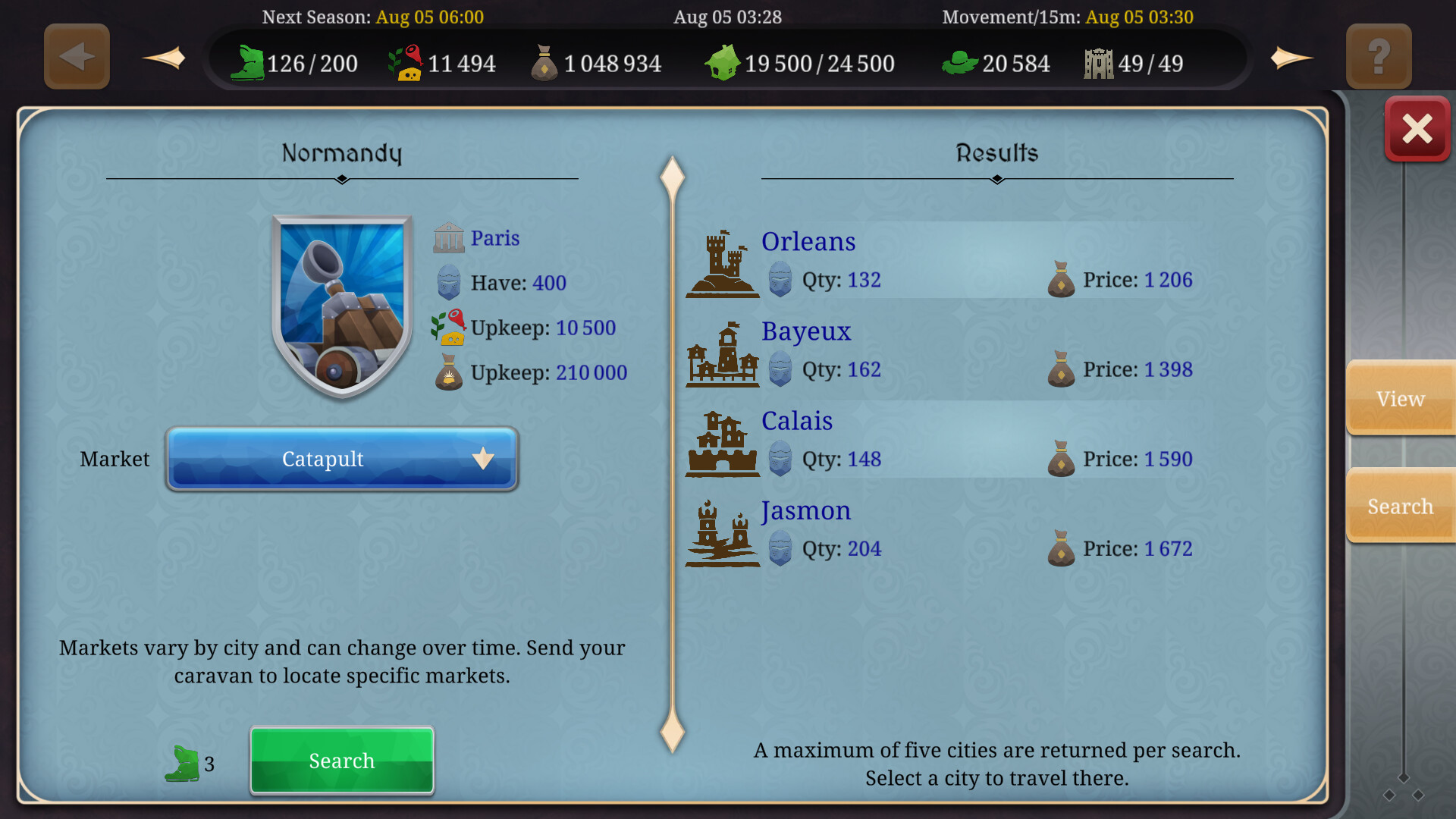Select Bayeux to travel there

[x=806, y=331]
